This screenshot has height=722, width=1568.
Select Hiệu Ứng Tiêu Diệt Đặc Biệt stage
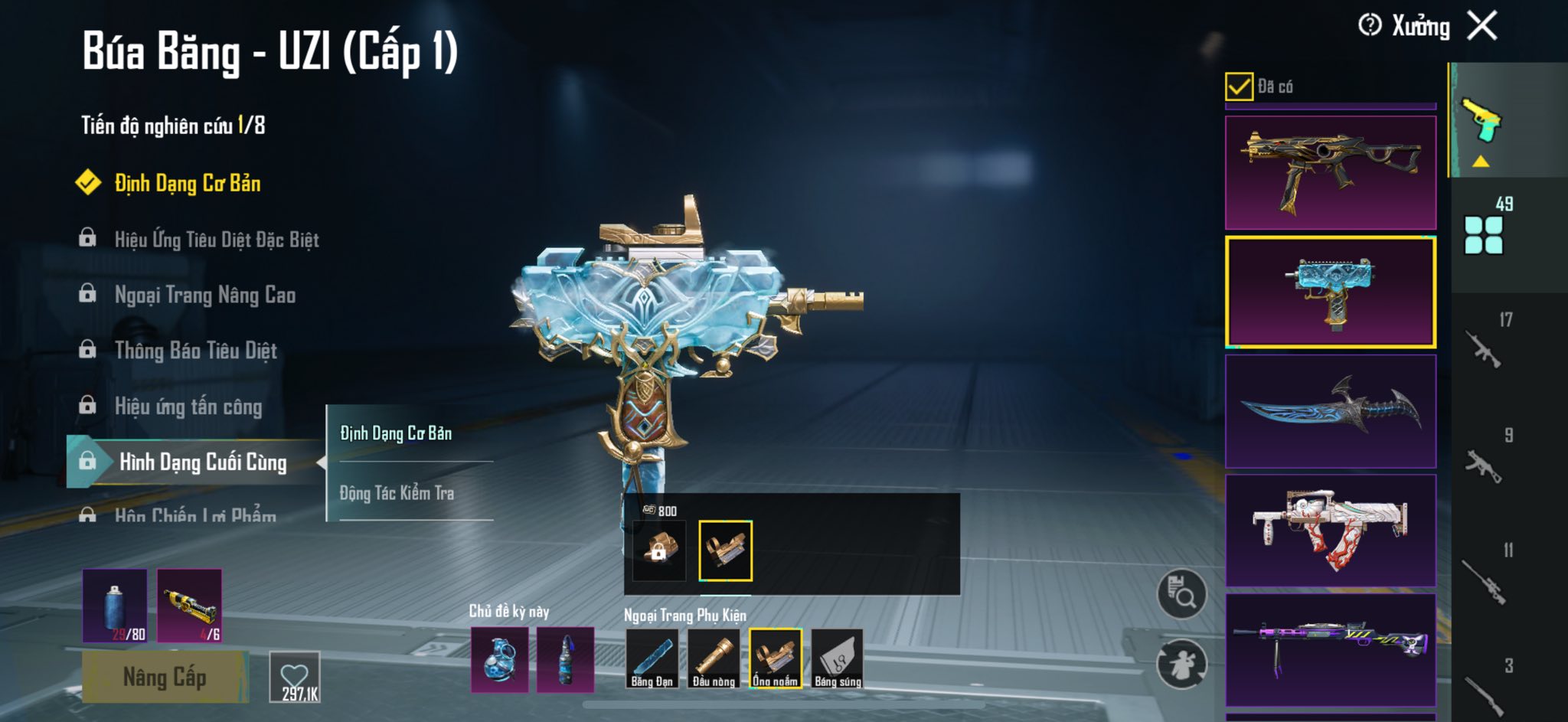pyautogui.click(x=216, y=240)
